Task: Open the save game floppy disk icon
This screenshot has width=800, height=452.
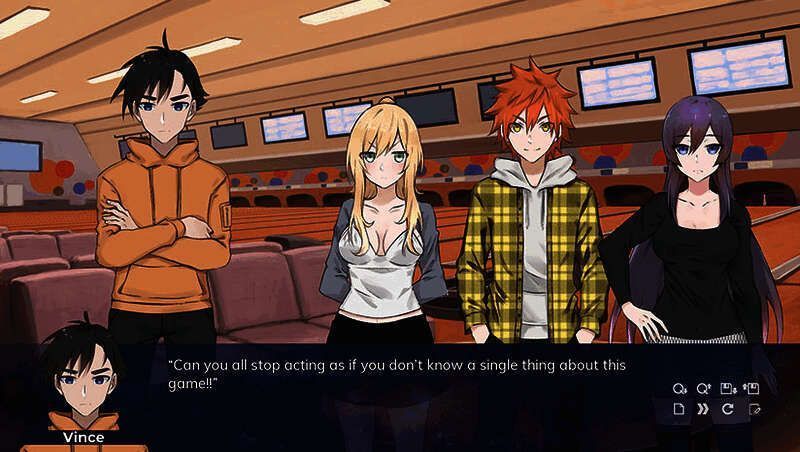Action: click(x=728, y=388)
